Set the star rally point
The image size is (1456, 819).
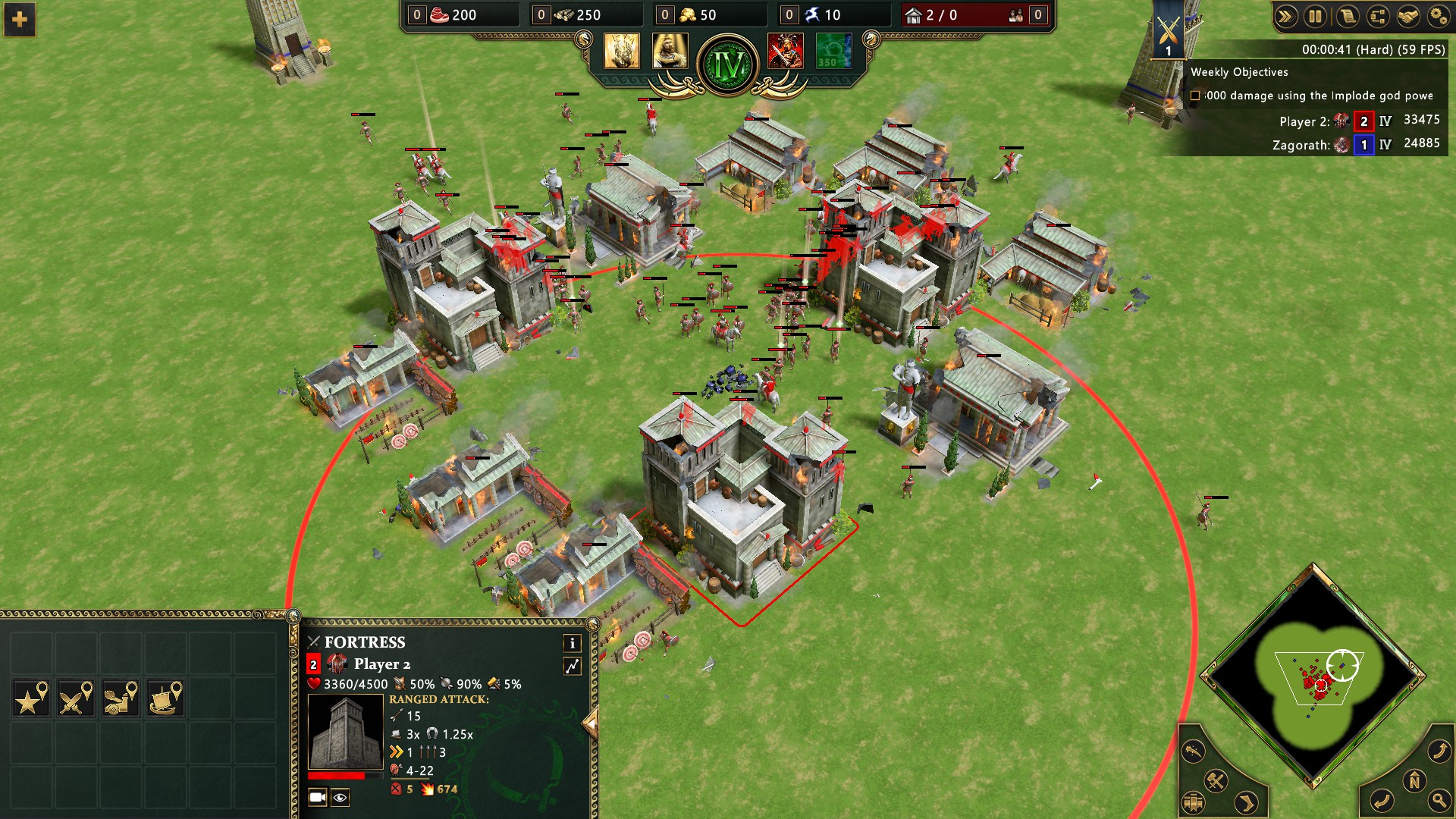[x=31, y=698]
